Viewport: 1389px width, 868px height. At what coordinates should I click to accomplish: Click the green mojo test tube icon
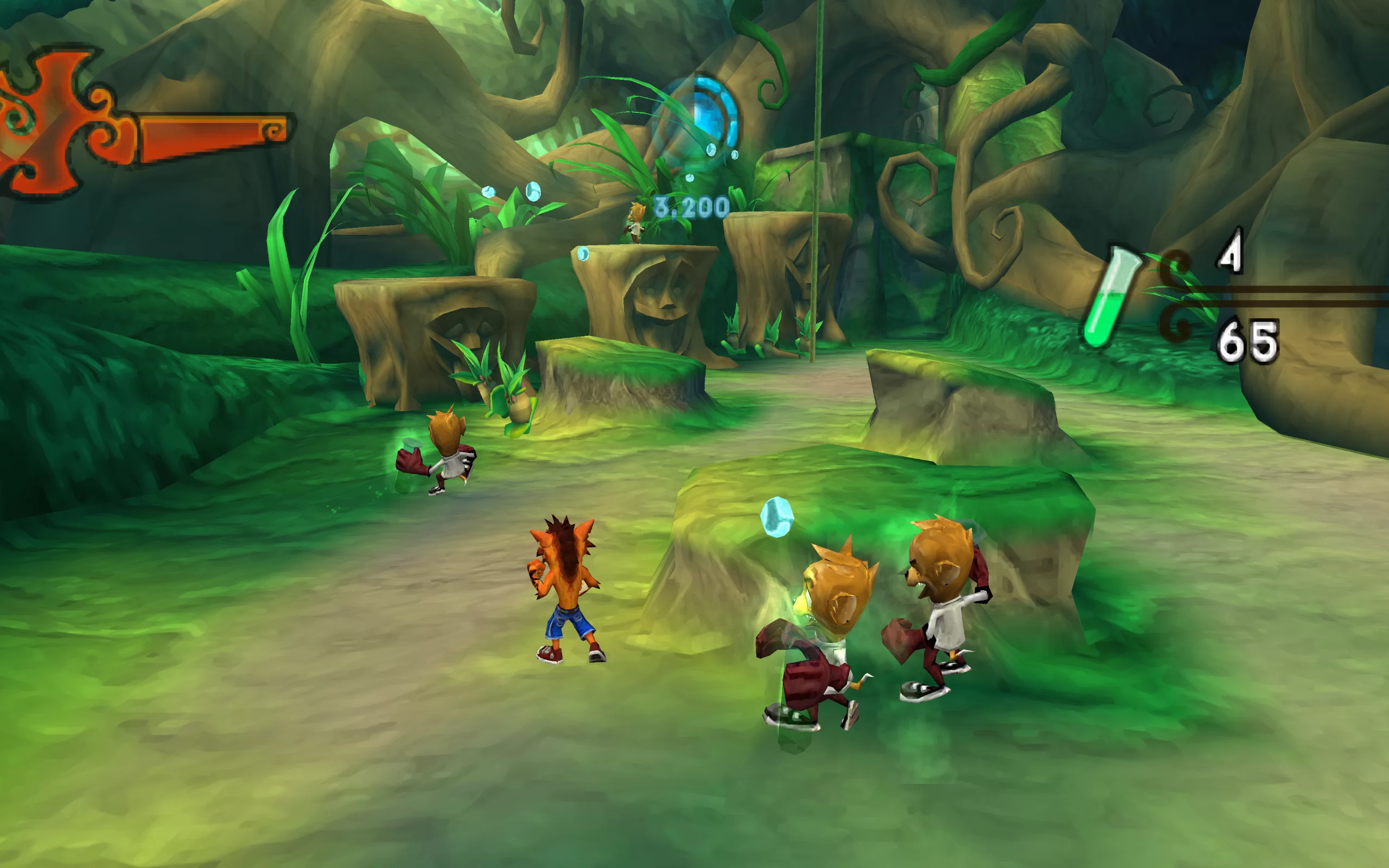click(1110, 297)
